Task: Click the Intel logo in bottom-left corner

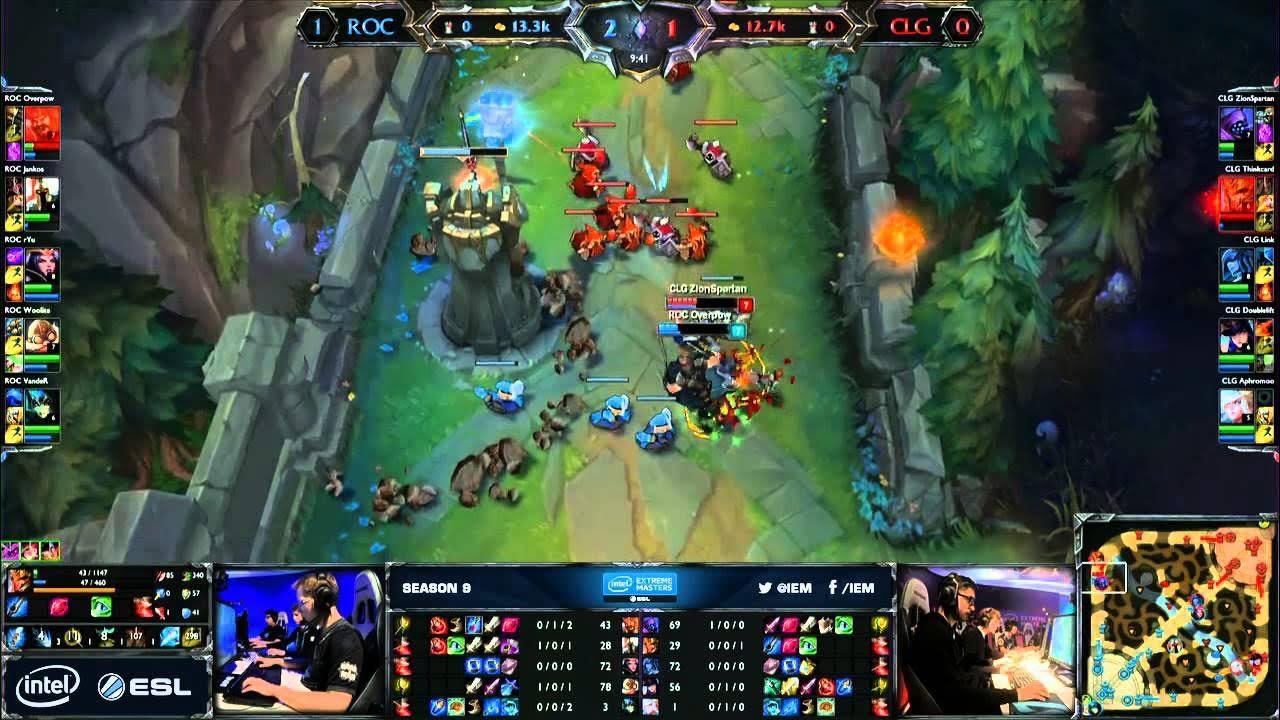Action: click(x=48, y=682)
